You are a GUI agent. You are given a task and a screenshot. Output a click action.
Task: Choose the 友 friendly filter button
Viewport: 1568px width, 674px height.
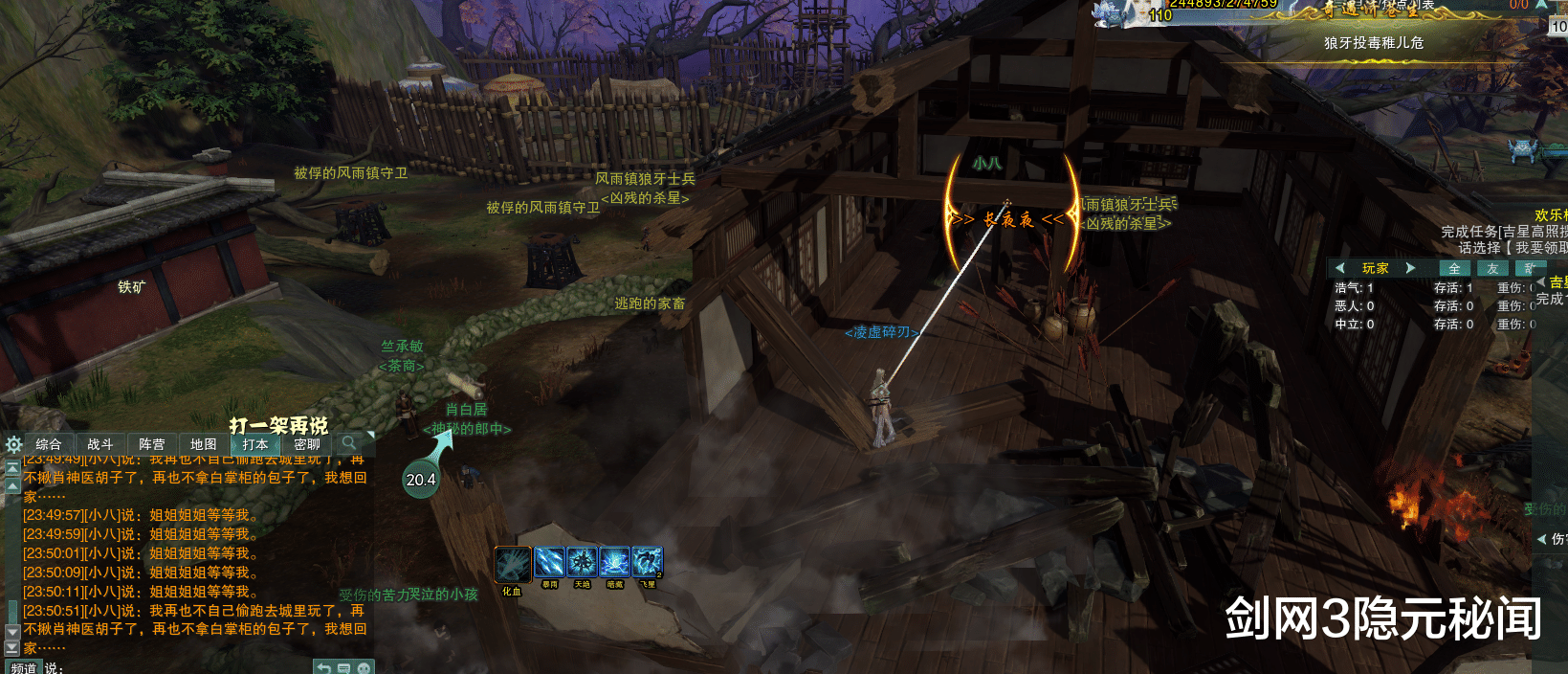pos(1492,269)
